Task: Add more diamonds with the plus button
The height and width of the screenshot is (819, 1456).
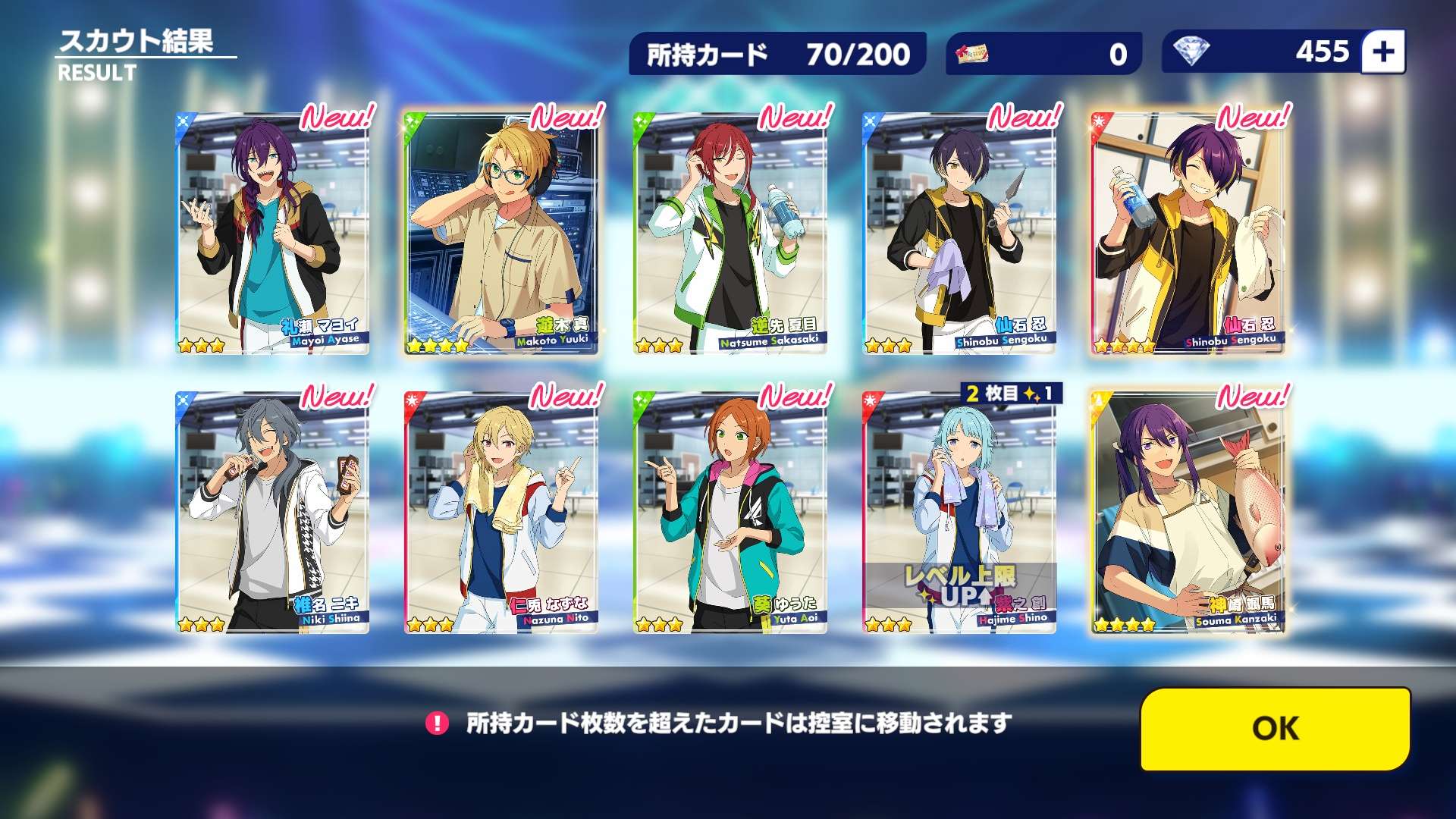Action: point(1383,52)
